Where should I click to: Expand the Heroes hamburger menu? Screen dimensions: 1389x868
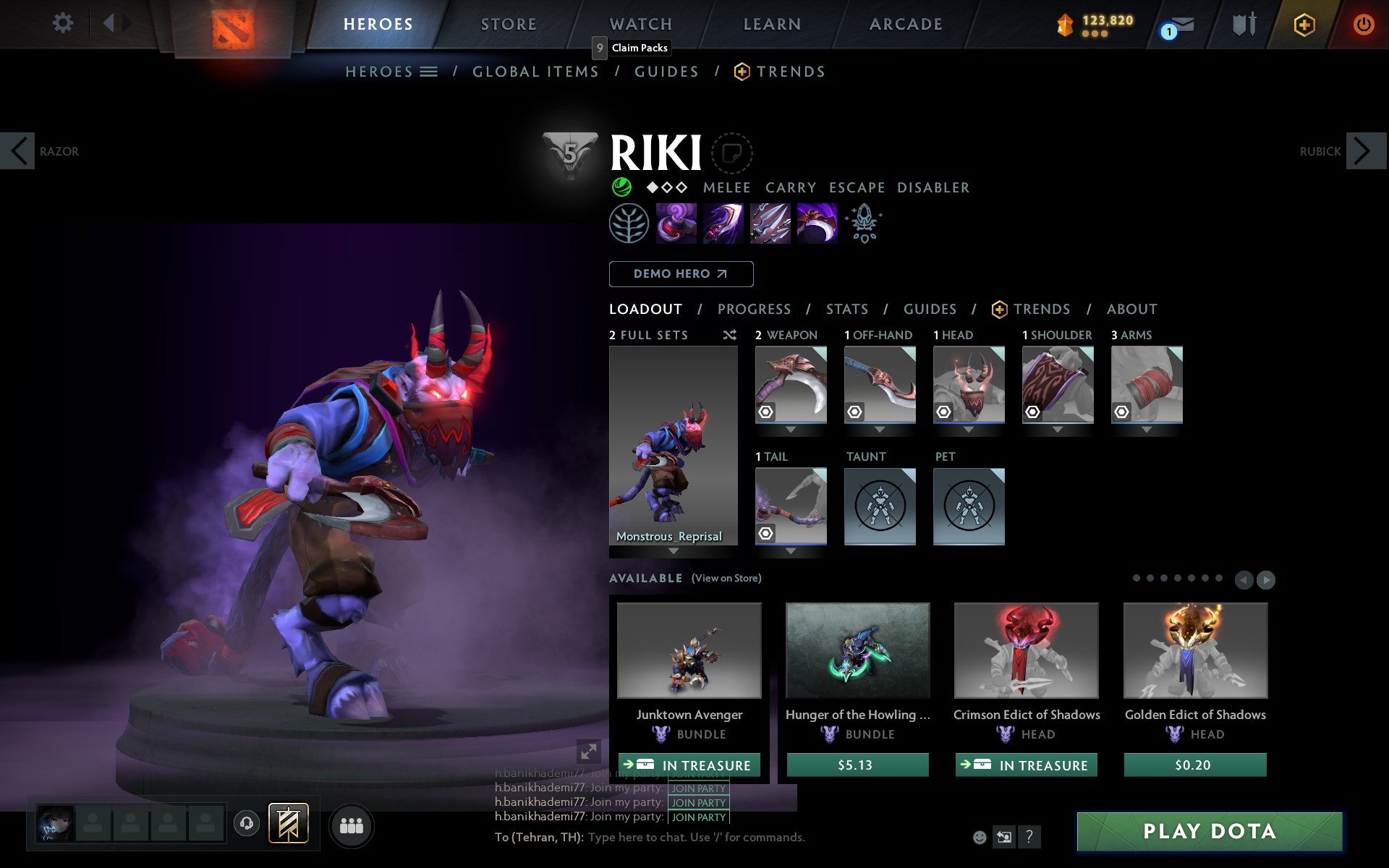(428, 72)
